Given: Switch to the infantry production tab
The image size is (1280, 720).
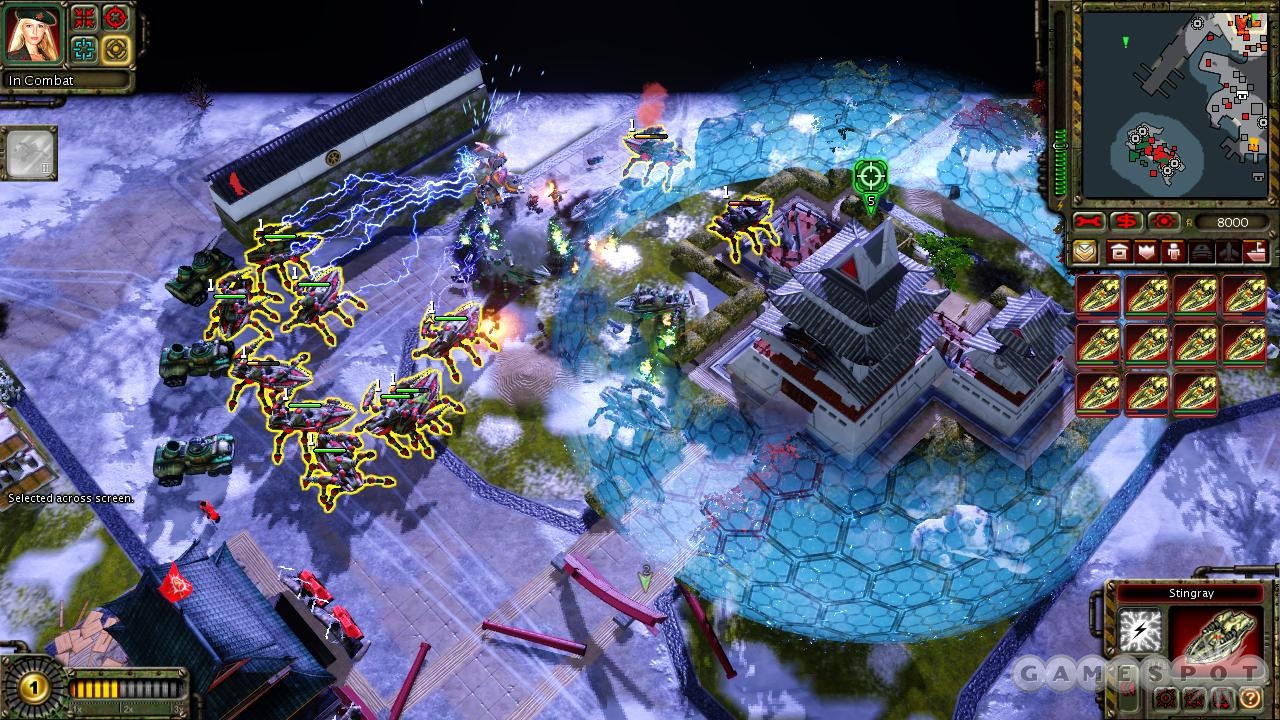Looking at the screenshot, I should (x=1174, y=252).
